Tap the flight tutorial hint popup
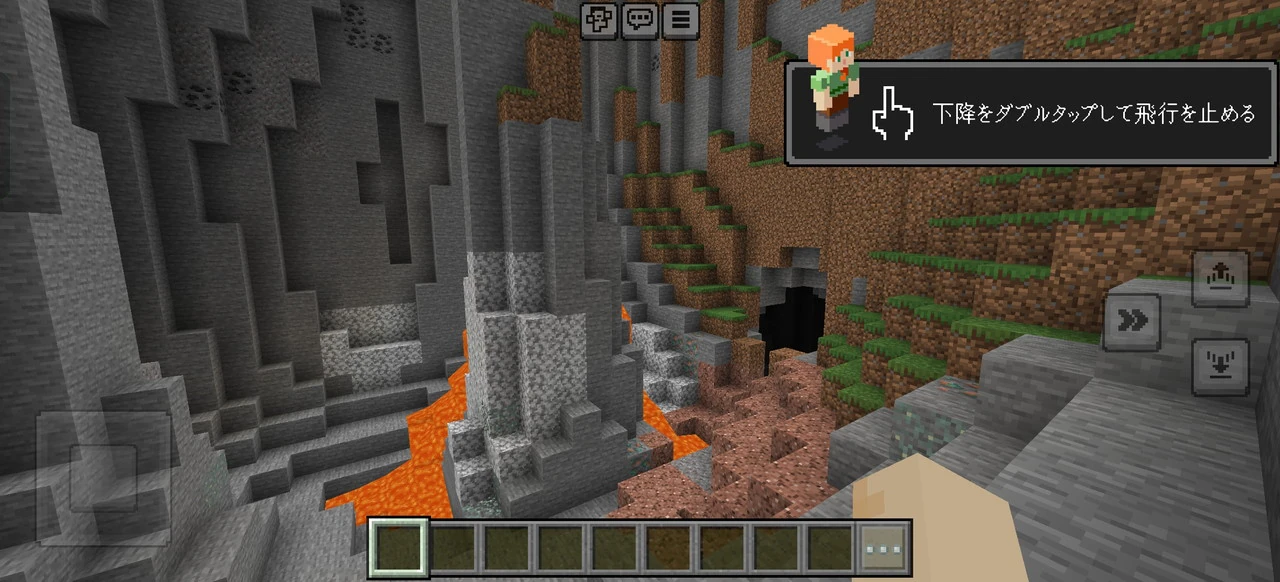The width and height of the screenshot is (1280, 582). point(1030,114)
